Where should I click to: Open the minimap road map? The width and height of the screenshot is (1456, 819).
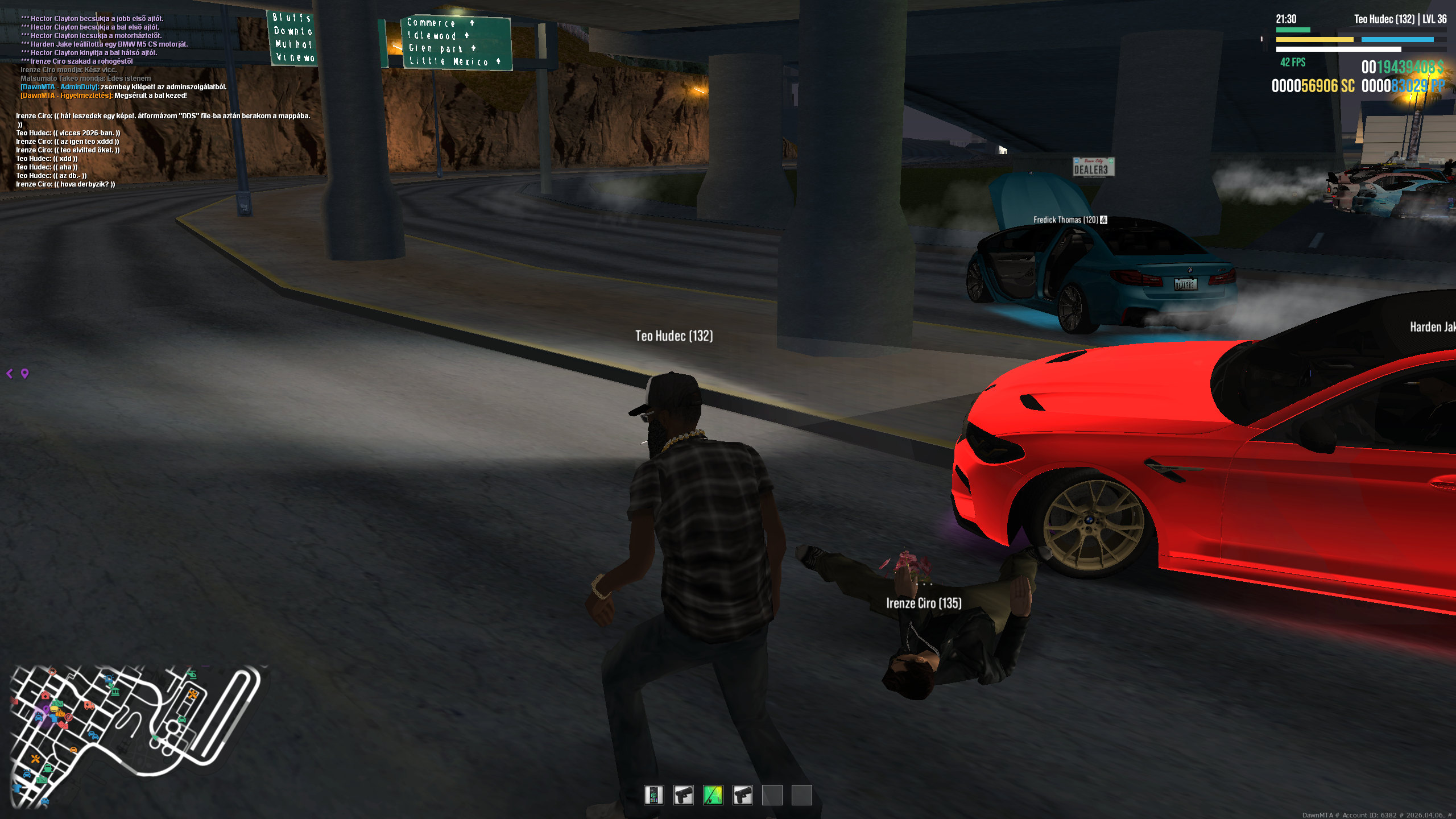pos(136,735)
